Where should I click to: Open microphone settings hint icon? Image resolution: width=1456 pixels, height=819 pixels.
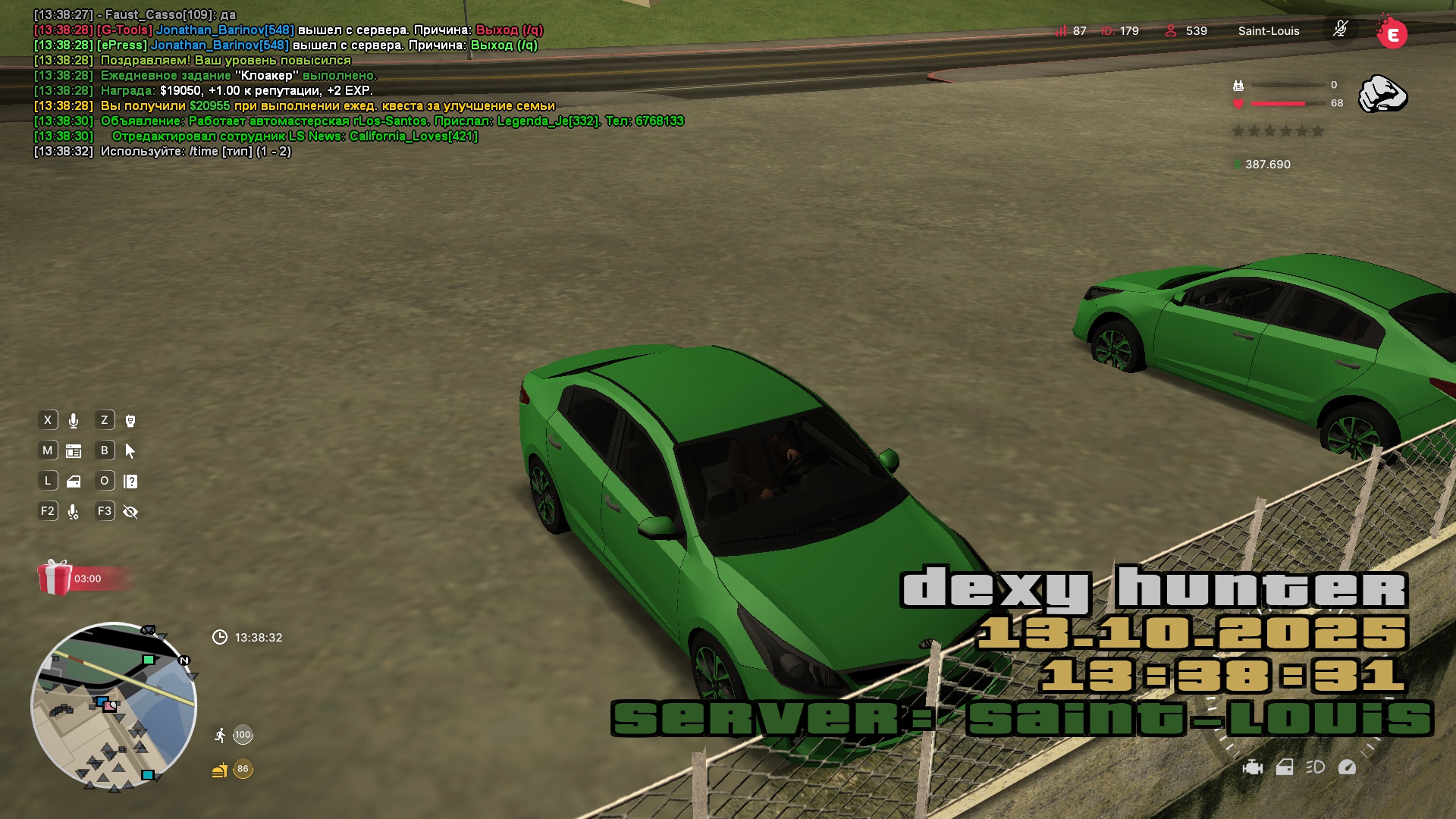[x=74, y=512]
